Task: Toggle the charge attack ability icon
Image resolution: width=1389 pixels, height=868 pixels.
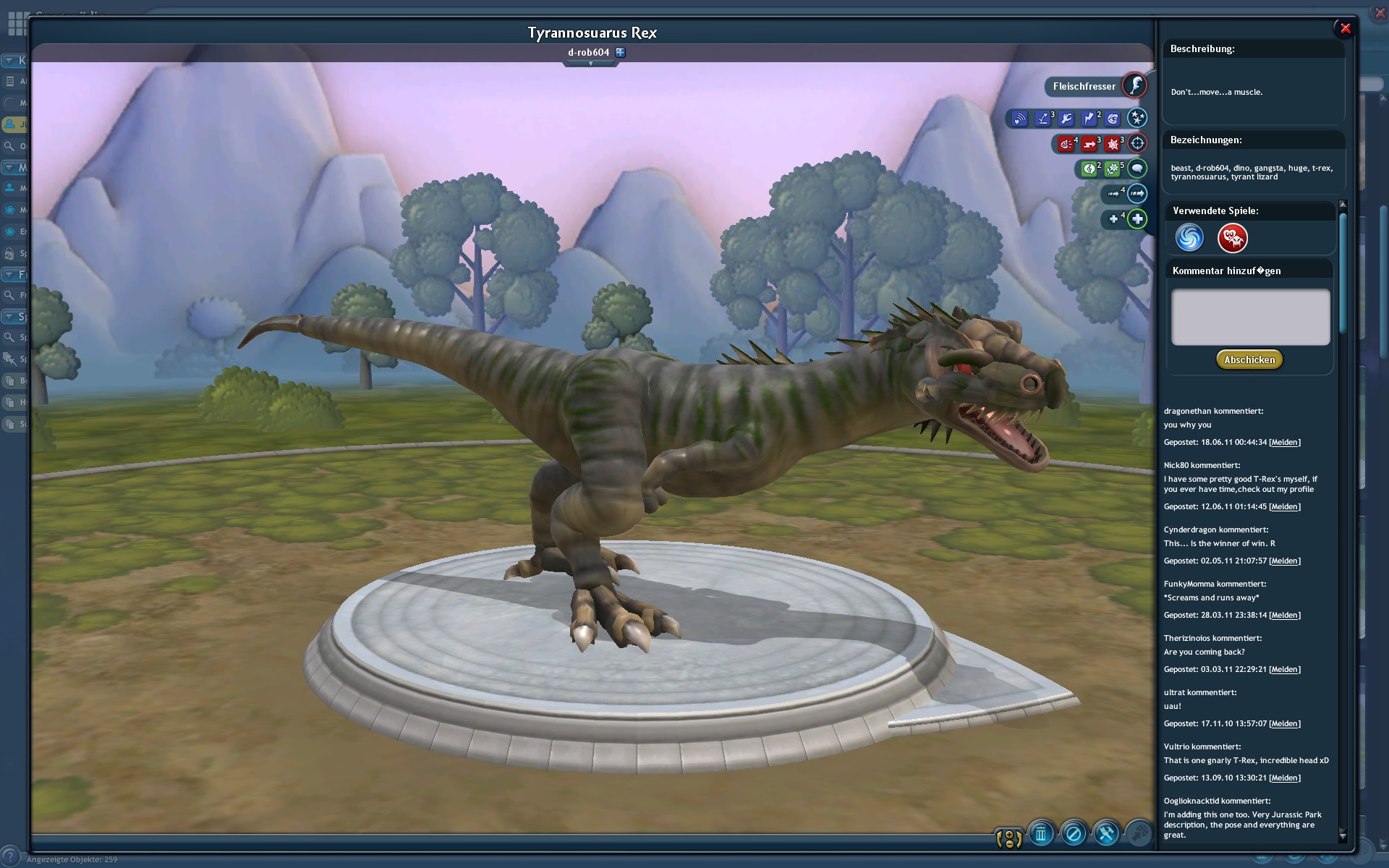Action: pos(1089,144)
